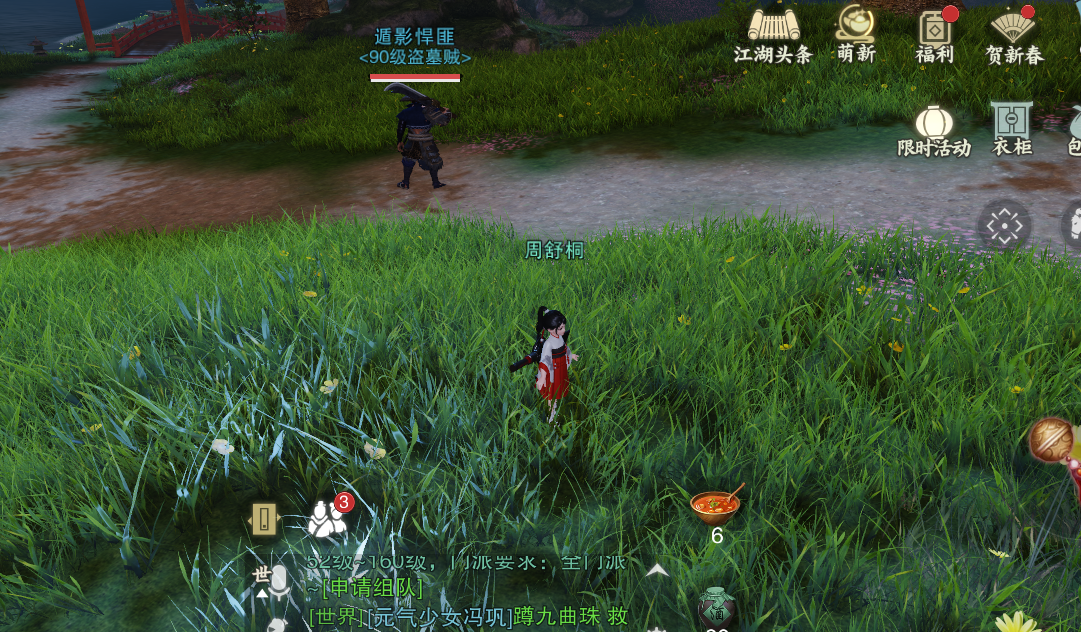This screenshot has width=1081, height=632.
Task: Activate the orange round skill icon
Action: [x=1050, y=439]
